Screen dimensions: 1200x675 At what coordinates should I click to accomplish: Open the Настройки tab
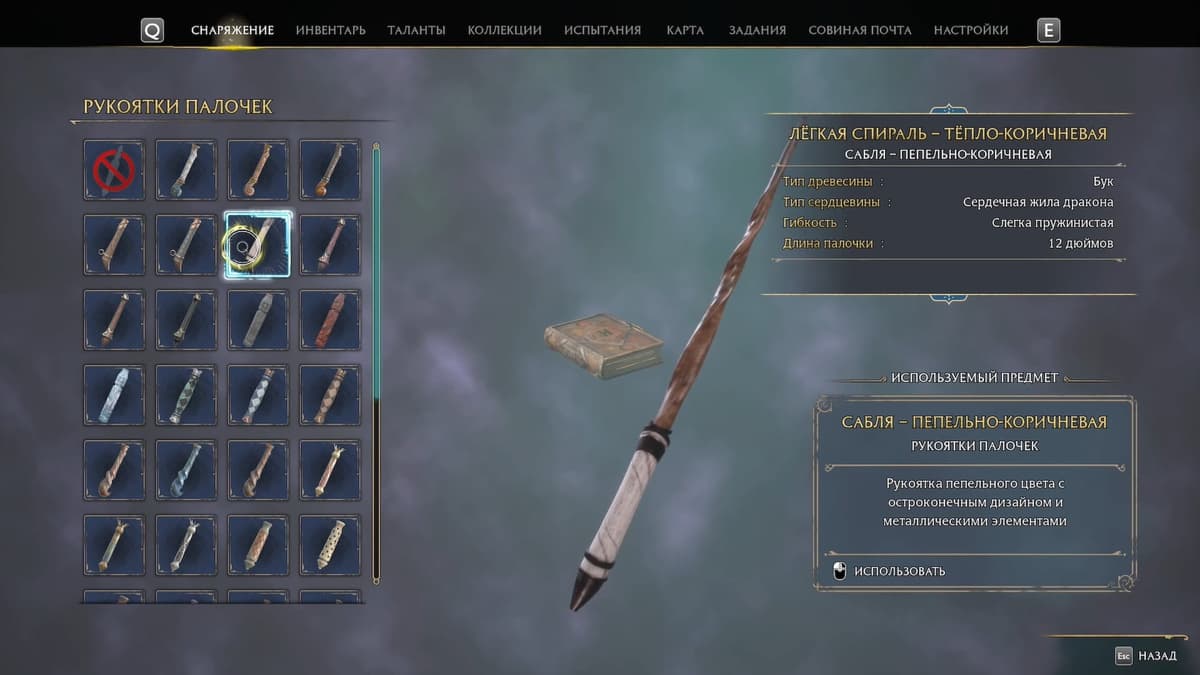pos(970,30)
